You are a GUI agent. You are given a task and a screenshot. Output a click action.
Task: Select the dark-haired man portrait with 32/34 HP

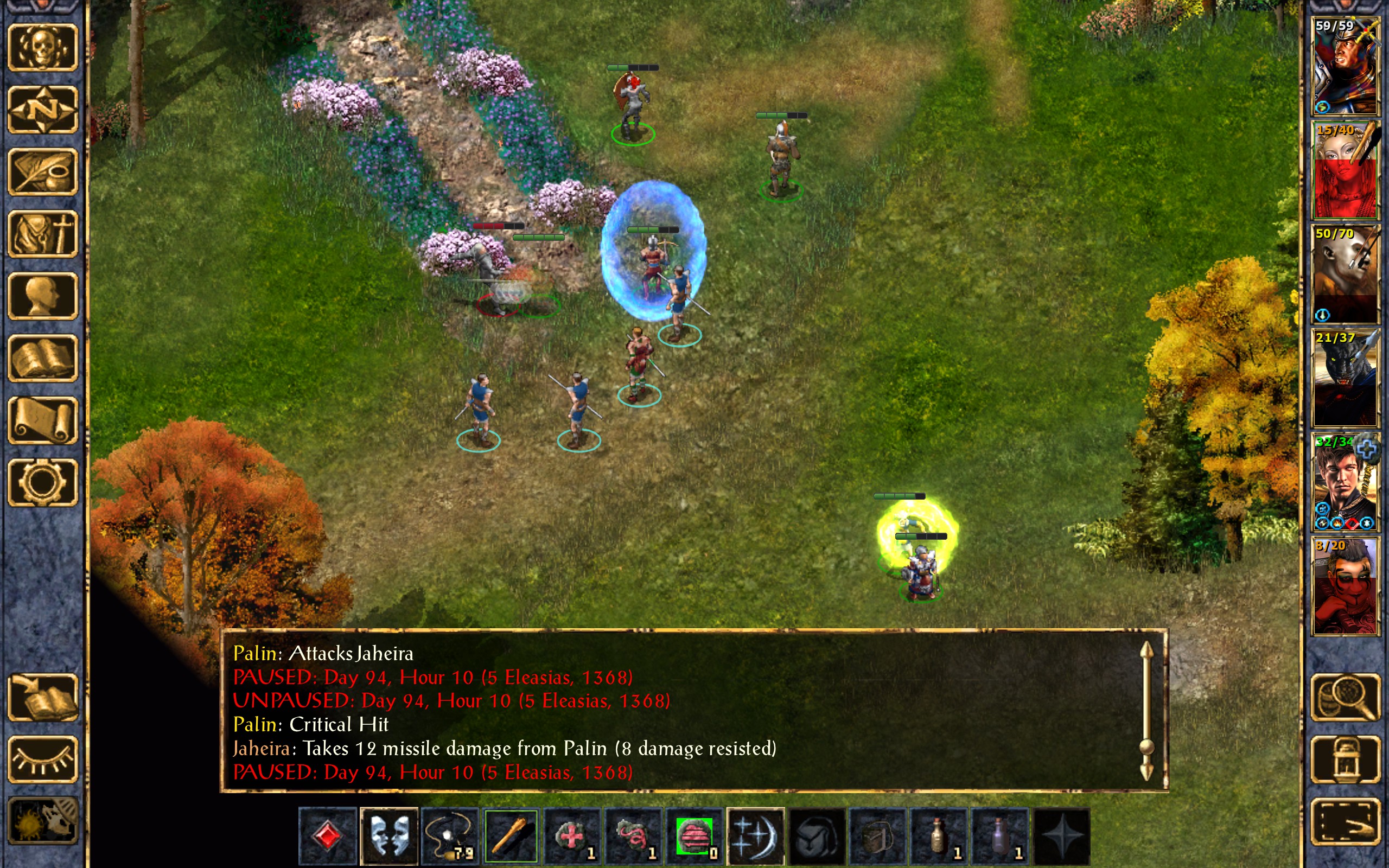click(x=1345, y=482)
